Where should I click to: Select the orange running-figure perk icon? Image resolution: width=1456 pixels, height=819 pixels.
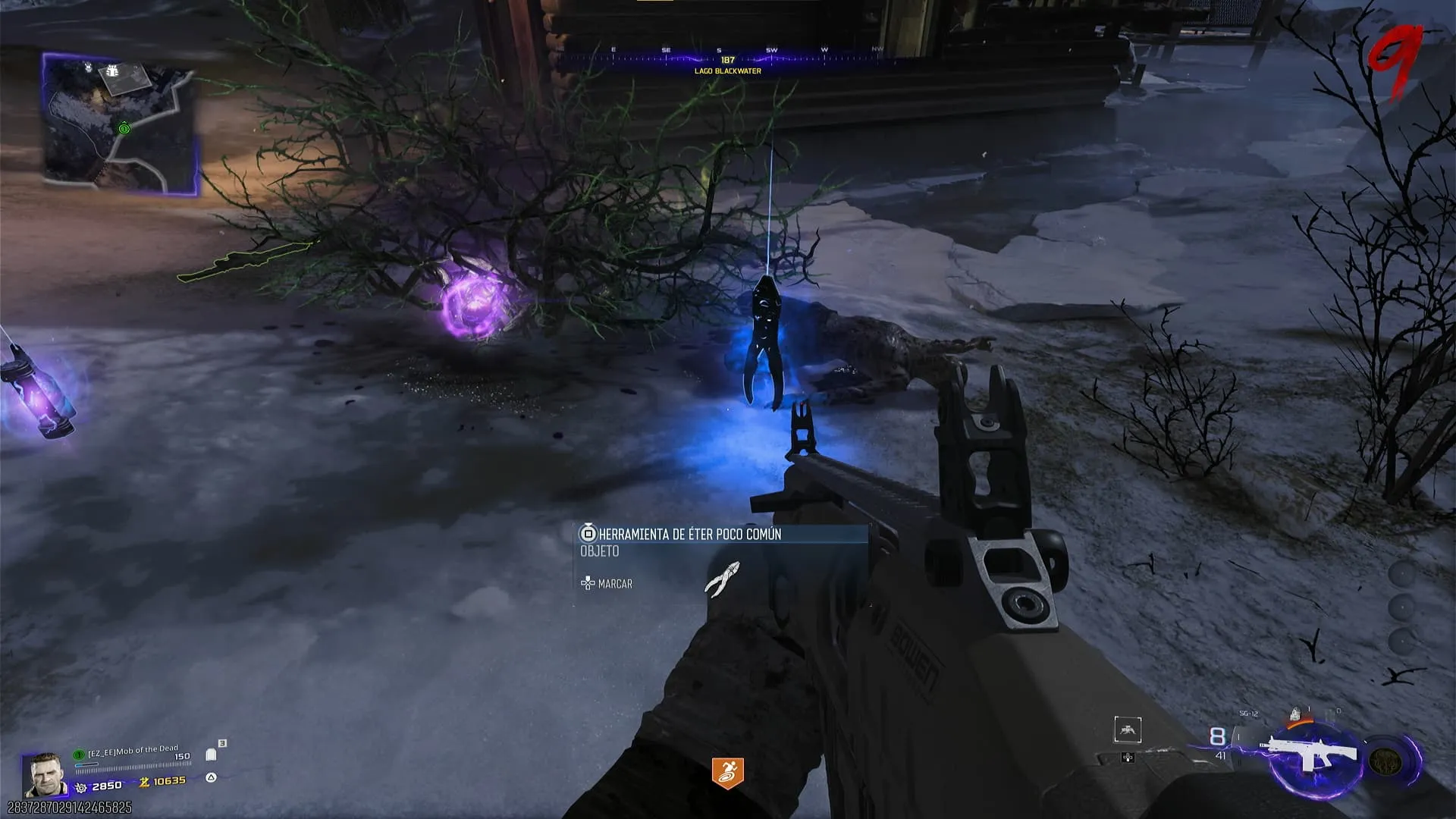tap(727, 772)
